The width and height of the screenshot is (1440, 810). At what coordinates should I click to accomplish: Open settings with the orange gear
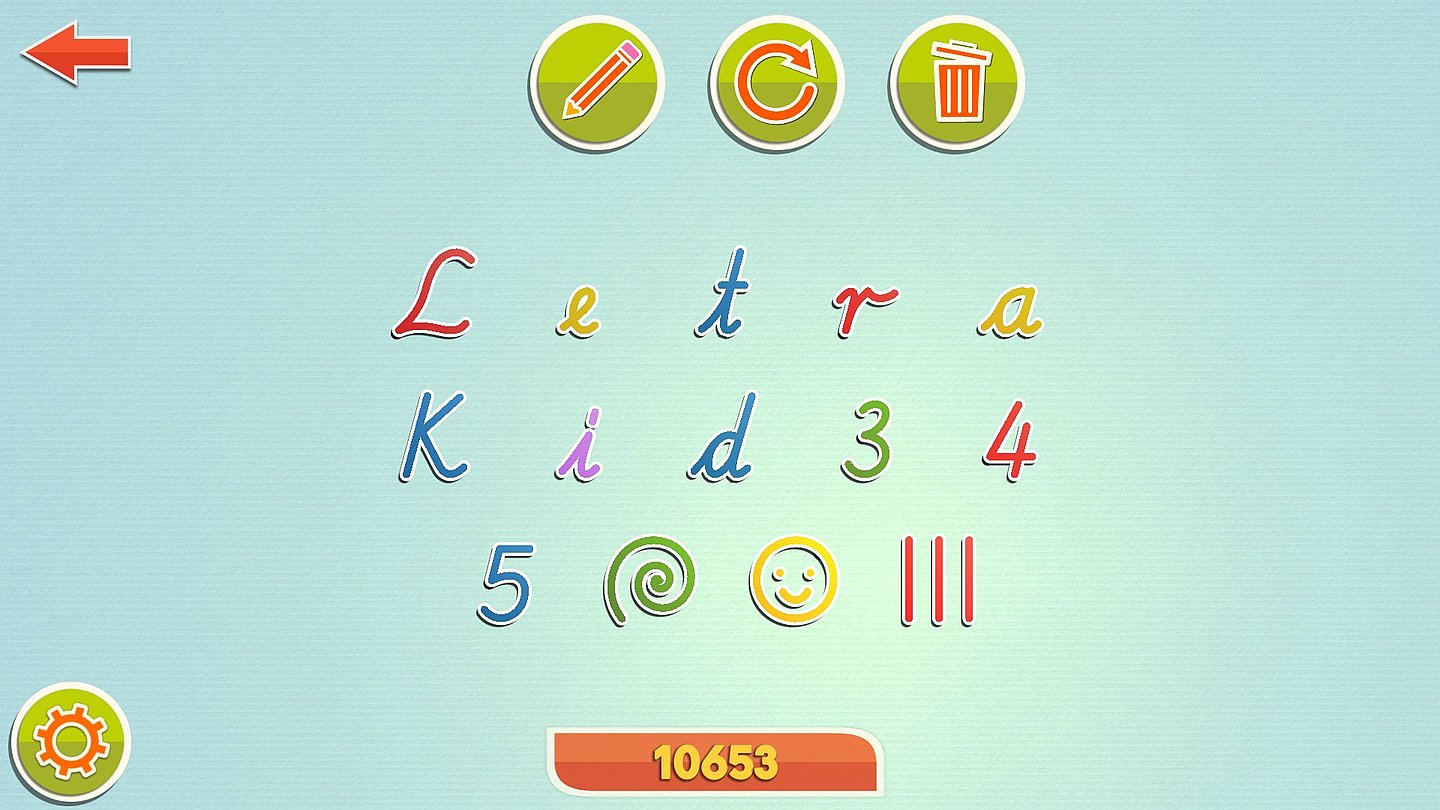click(71, 743)
